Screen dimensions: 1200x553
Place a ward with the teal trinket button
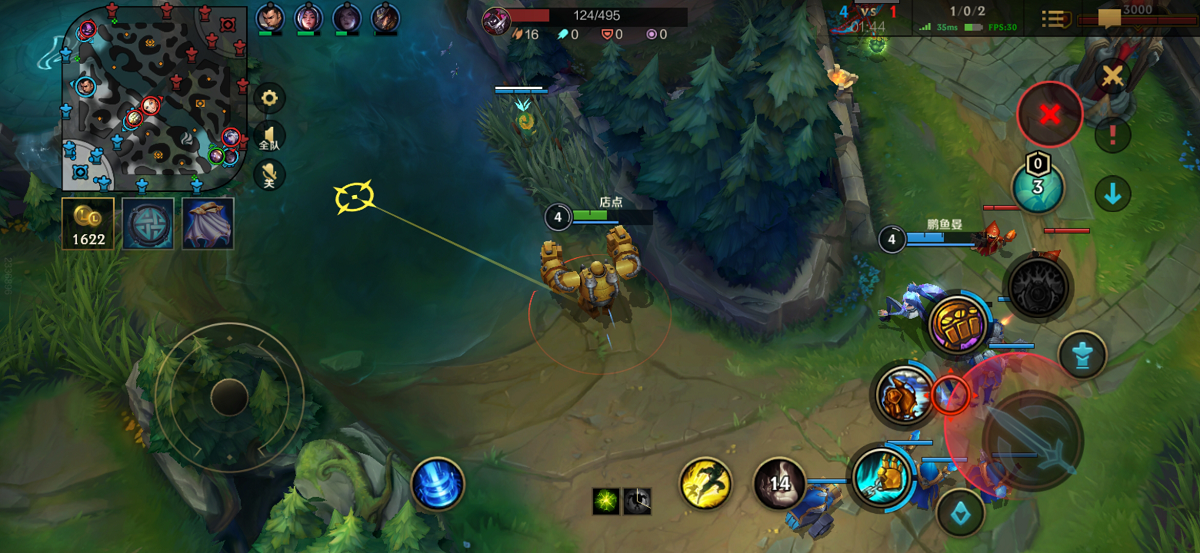pyautogui.click(x=1037, y=187)
